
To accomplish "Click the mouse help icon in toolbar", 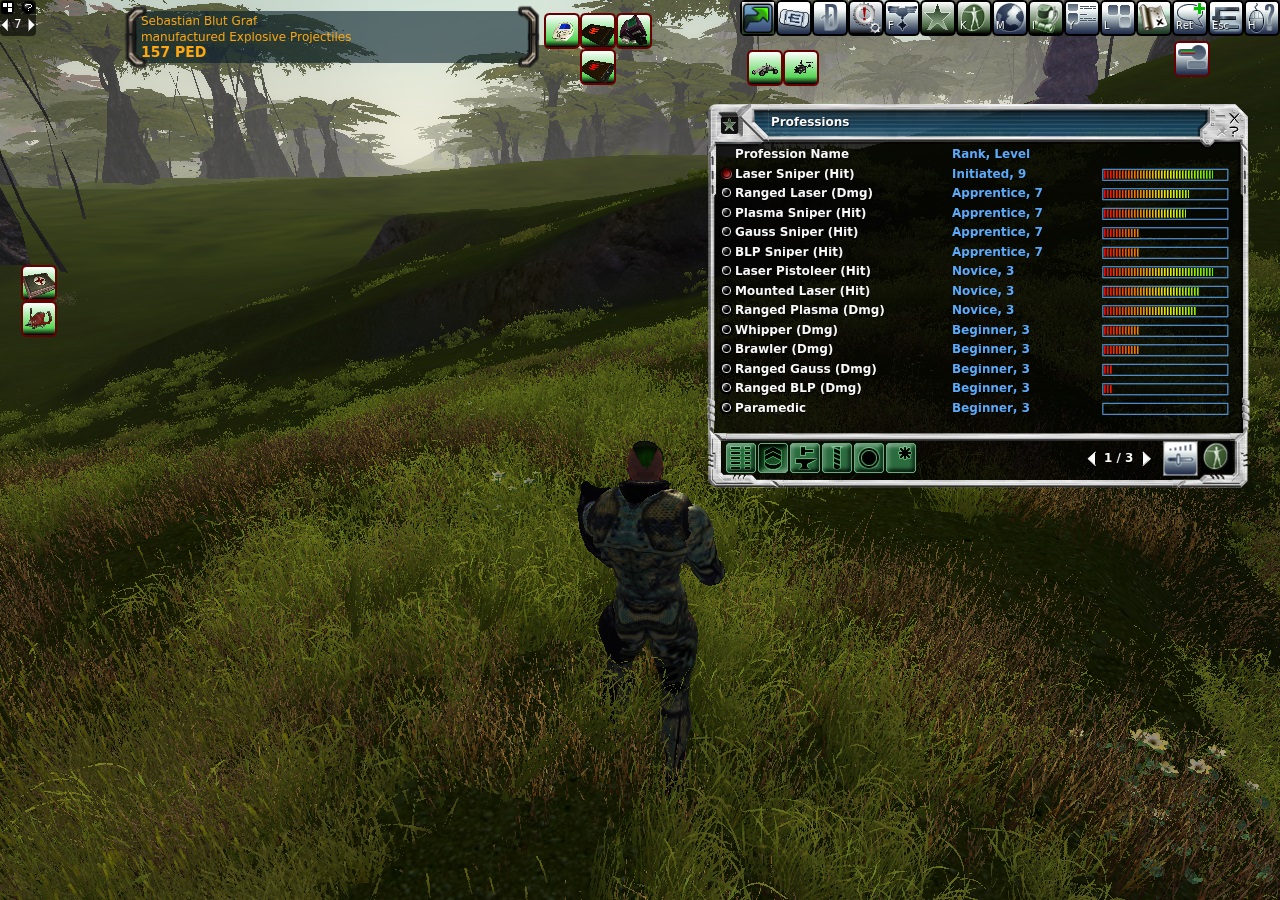I will [x=1262, y=17].
